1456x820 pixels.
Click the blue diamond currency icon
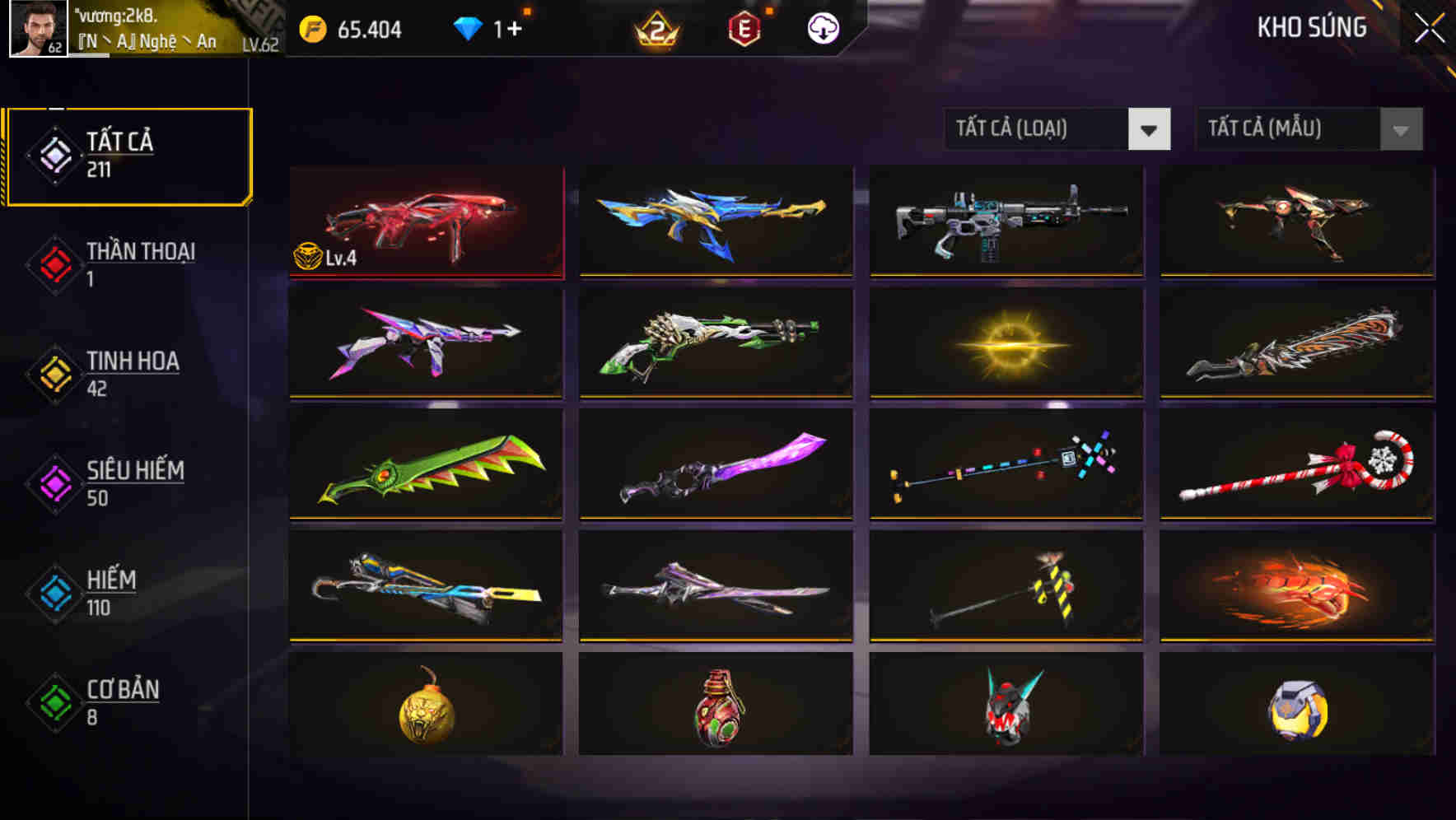point(469,28)
